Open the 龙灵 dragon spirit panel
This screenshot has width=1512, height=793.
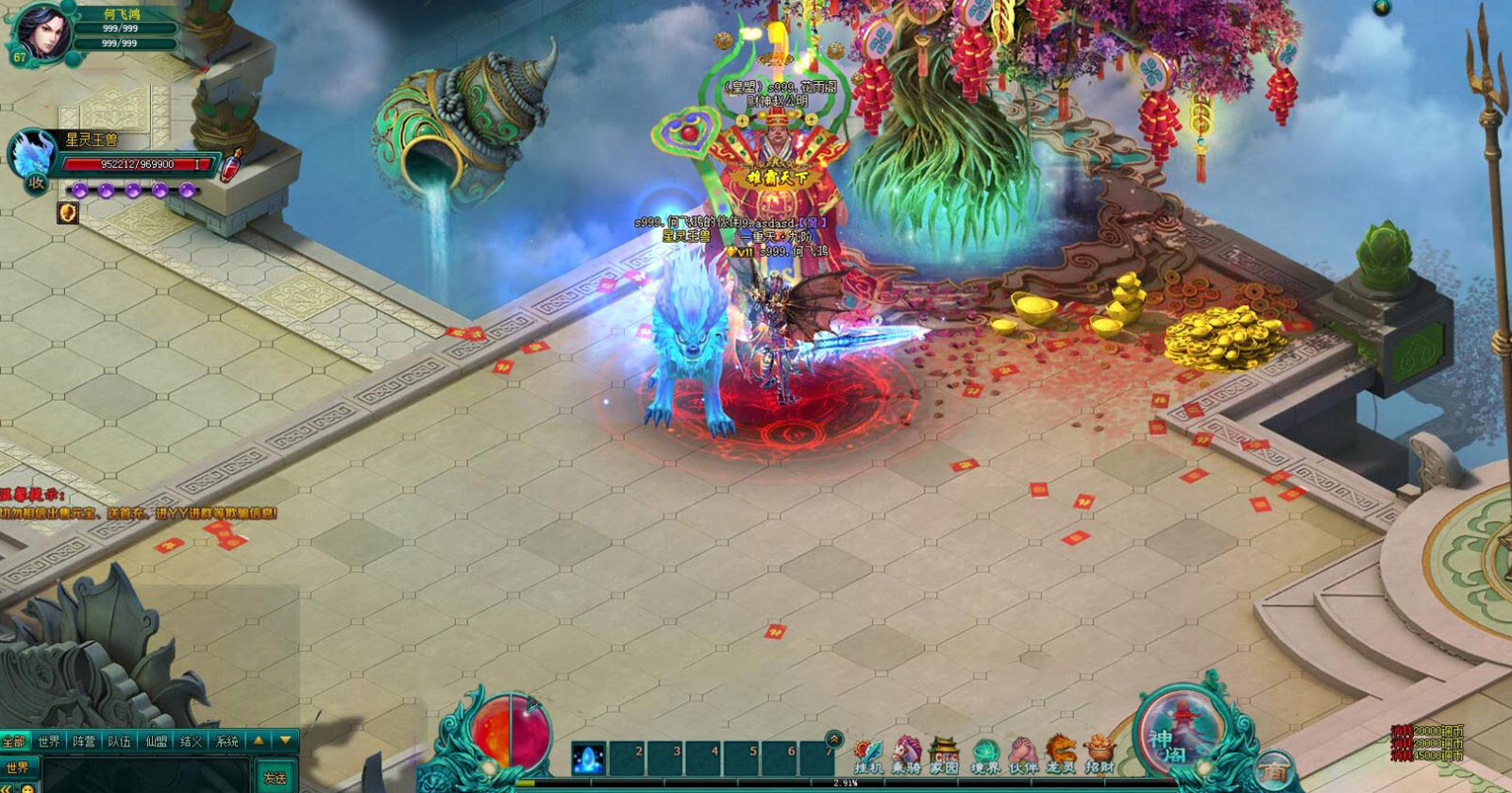[x=1062, y=756]
